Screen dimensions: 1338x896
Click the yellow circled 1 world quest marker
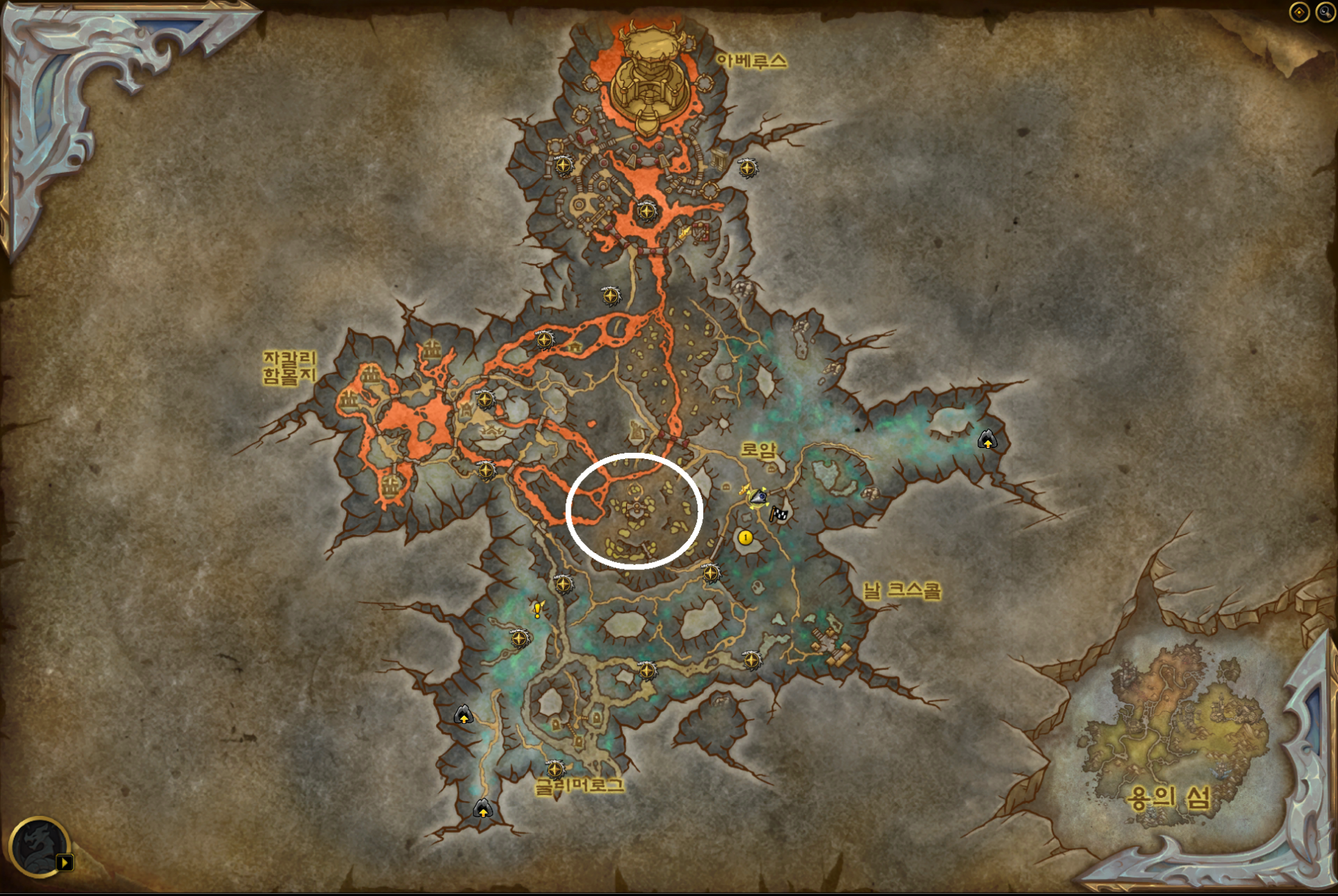tap(746, 539)
